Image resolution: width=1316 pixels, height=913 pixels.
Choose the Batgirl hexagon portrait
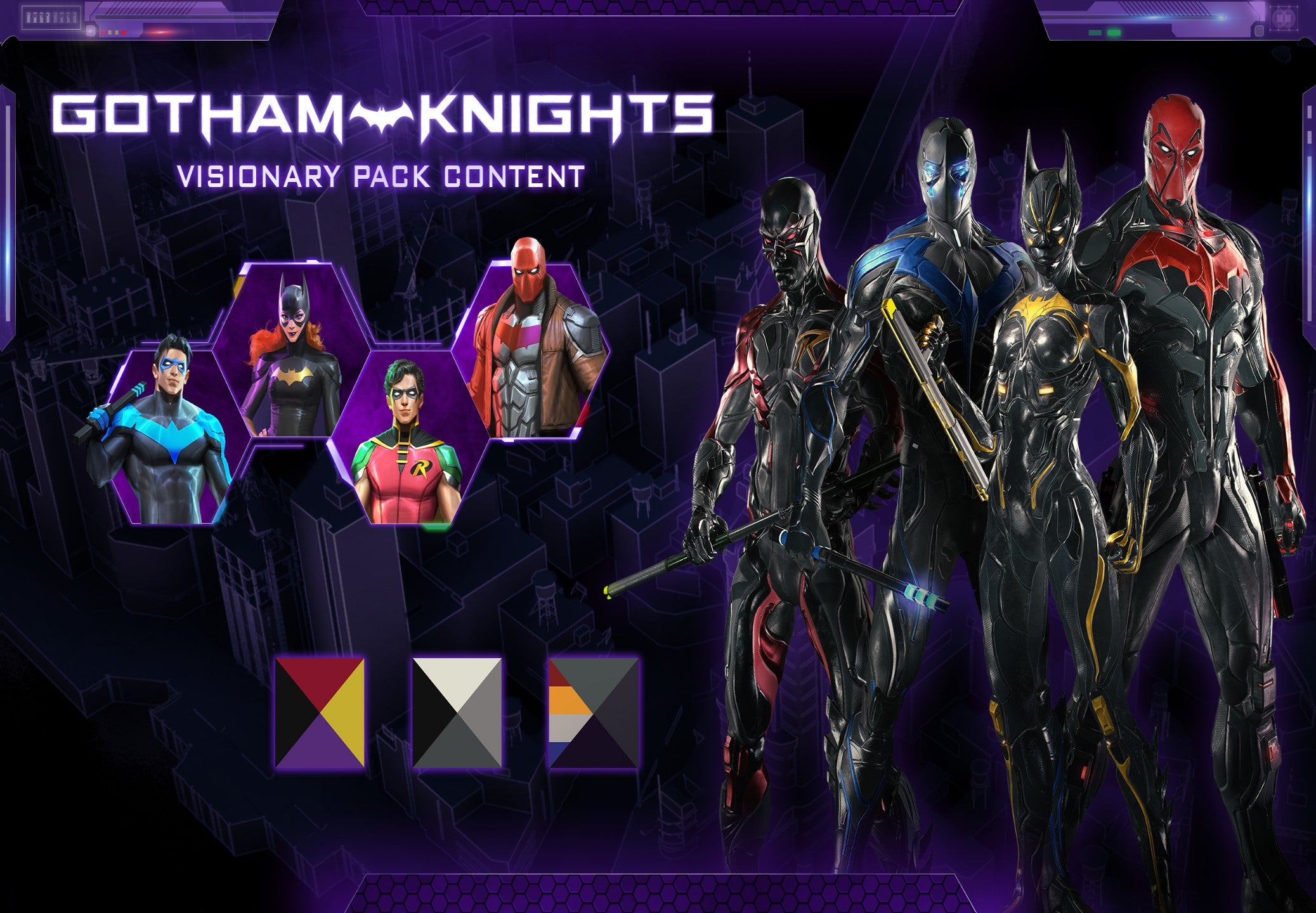point(293,352)
